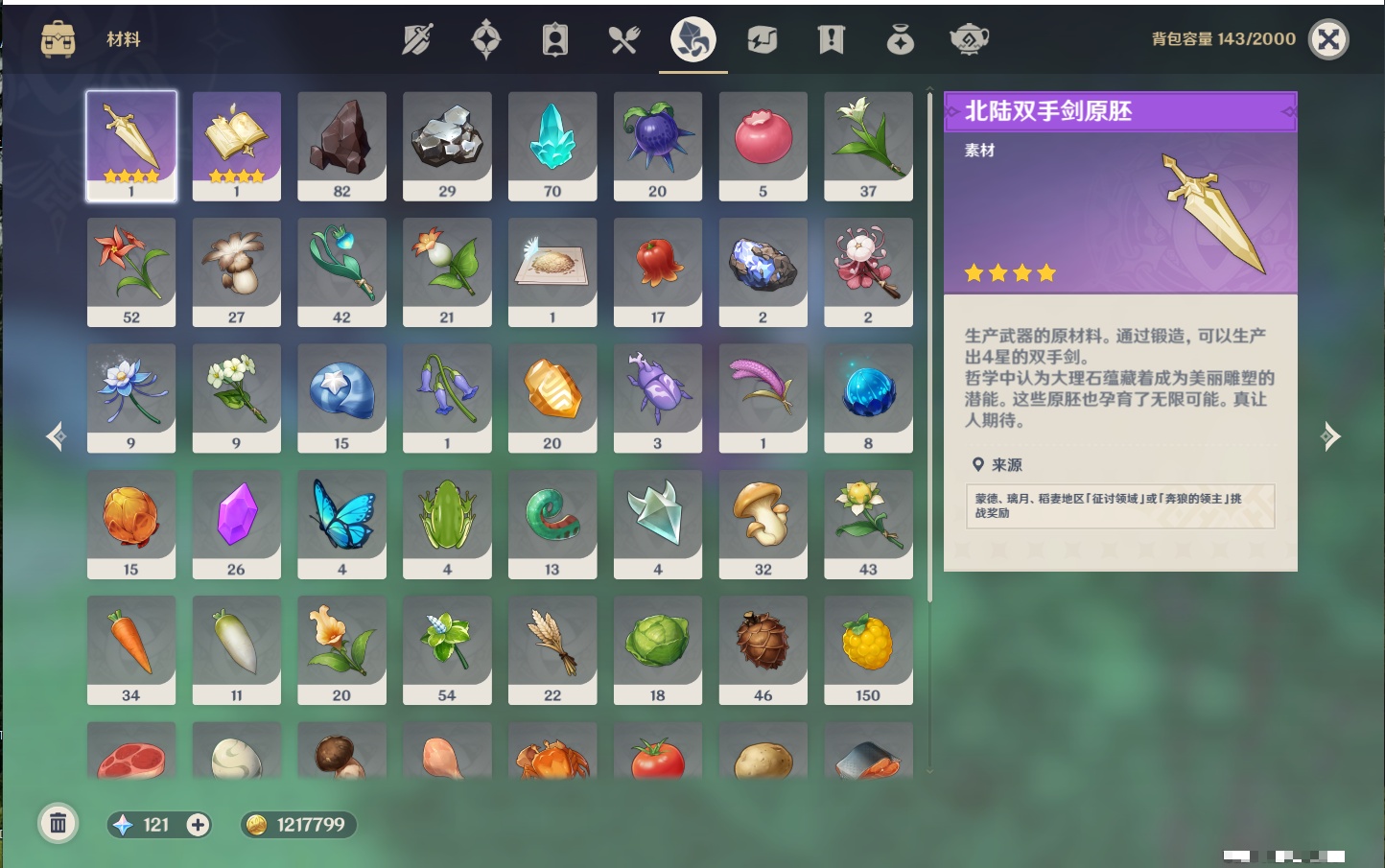Select the pinecone stack of 46
Screen dimensions: 1385x868
[x=763, y=649]
